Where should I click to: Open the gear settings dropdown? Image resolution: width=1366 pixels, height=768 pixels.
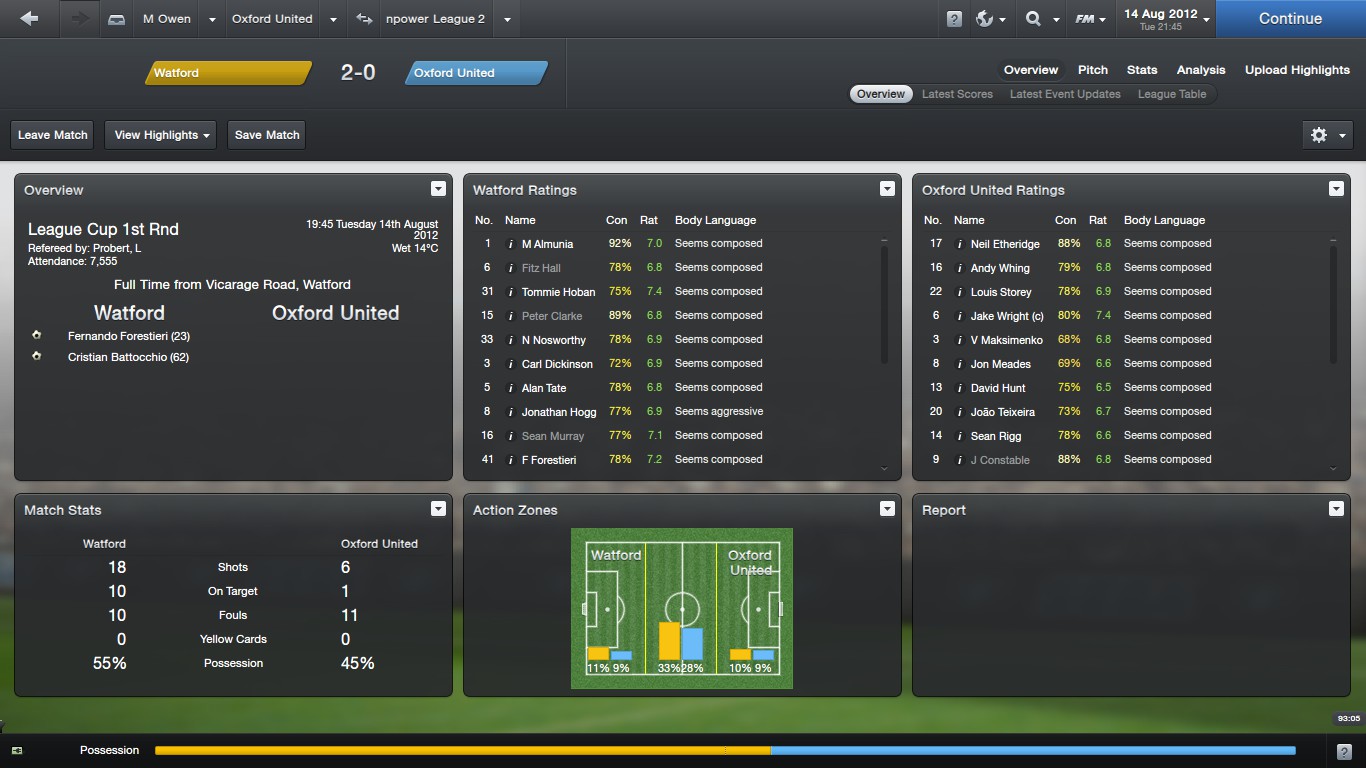tap(1327, 135)
